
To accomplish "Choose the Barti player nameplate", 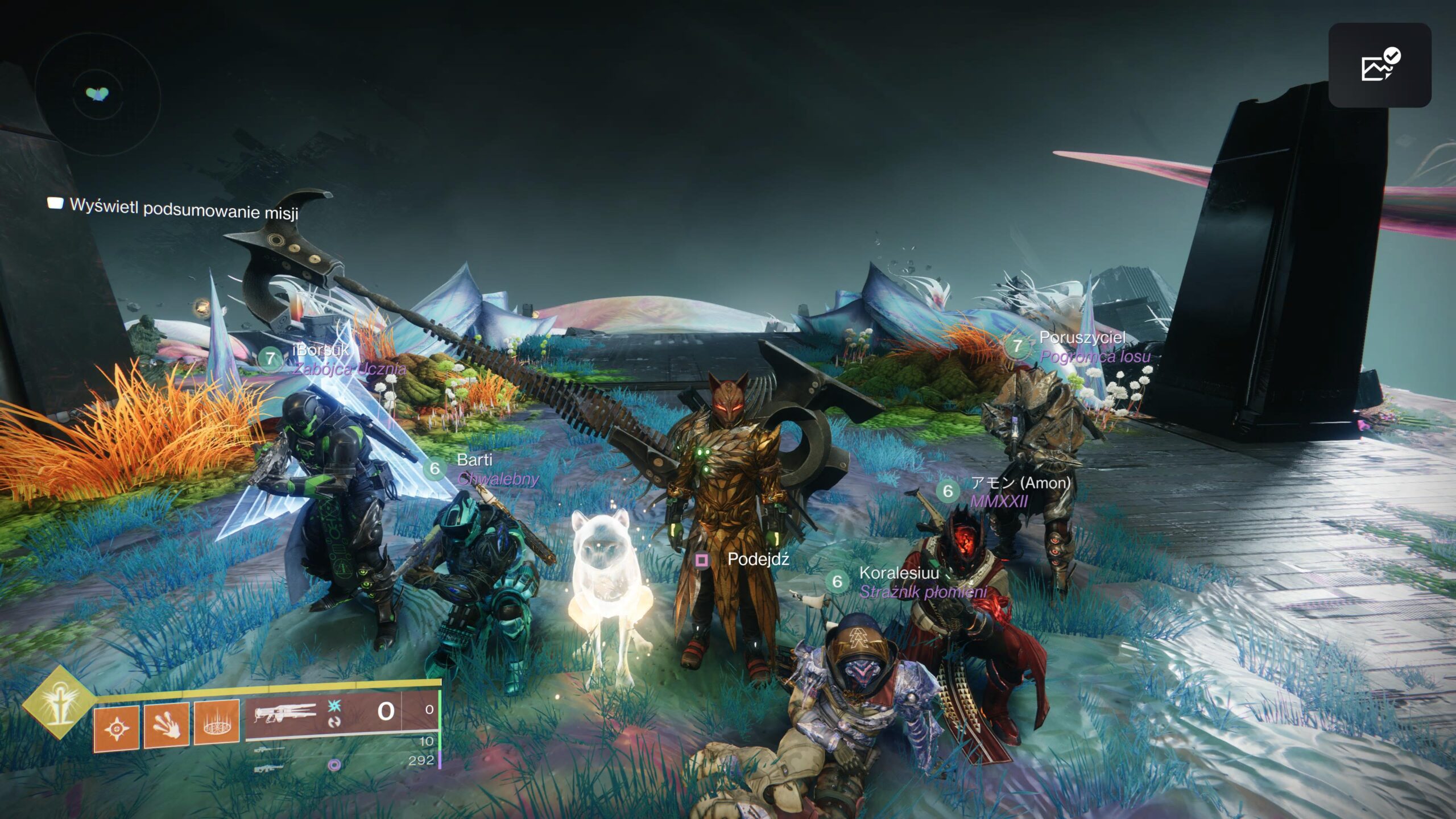I will click(x=474, y=460).
